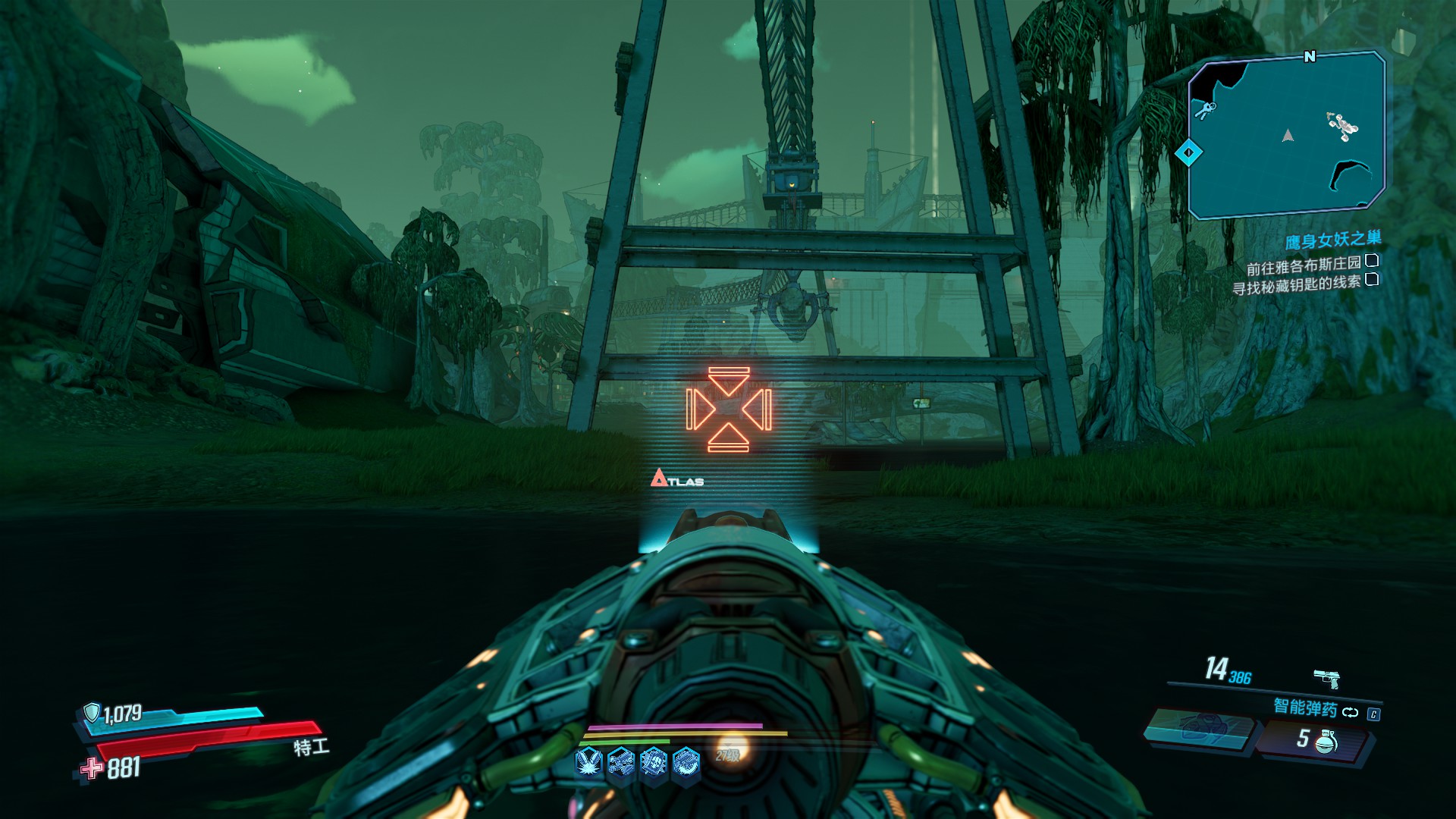Select the gun with crescent hexagon buff
The height and width of the screenshot is (819, 1456).
(x=686, y=761)
